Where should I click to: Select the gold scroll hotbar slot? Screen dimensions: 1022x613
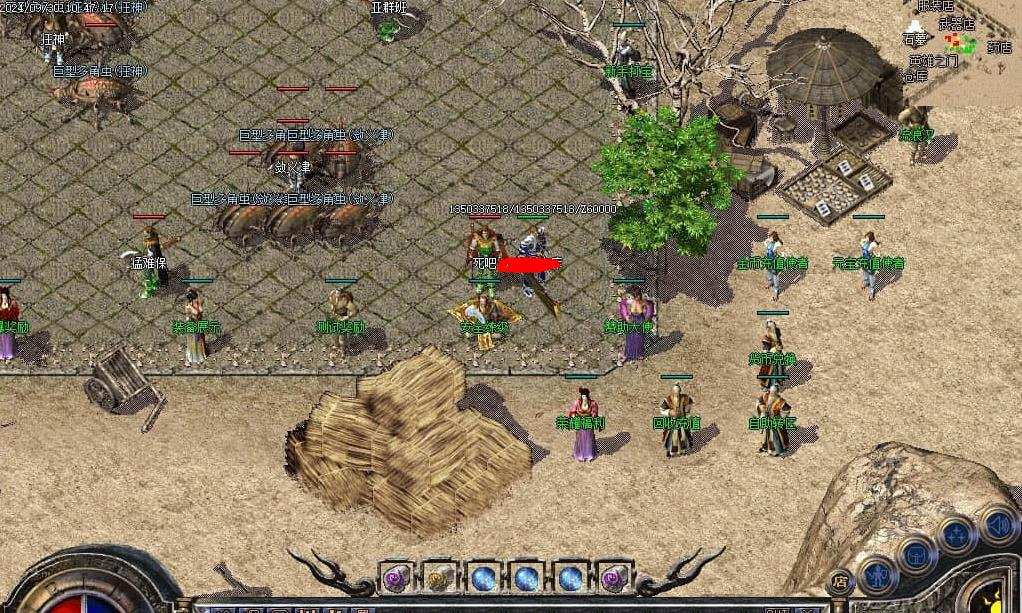[x=439, y=577]
